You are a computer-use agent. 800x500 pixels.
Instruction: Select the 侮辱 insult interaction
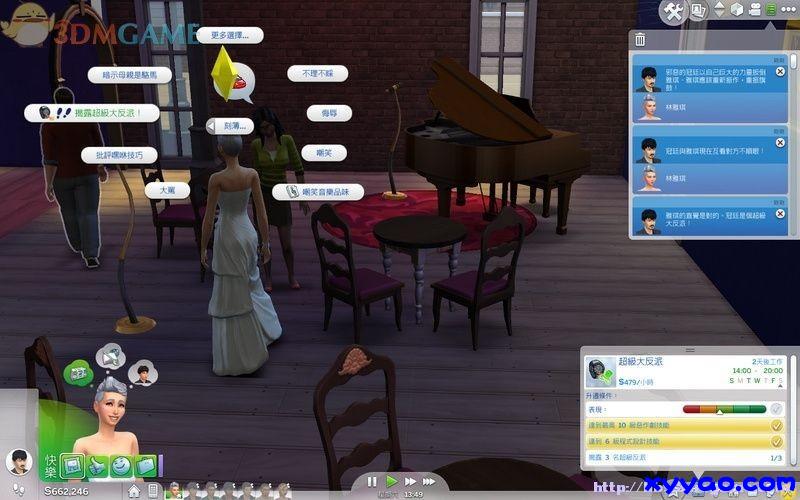tap(329, 113)
